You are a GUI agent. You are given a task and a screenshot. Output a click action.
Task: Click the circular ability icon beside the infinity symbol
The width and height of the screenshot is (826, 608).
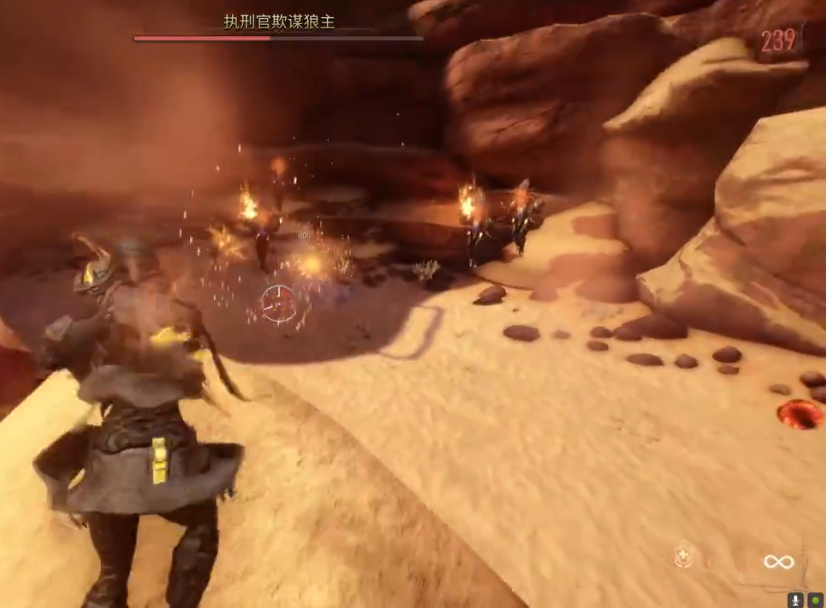pyautogui.click(x=684, y=557)
